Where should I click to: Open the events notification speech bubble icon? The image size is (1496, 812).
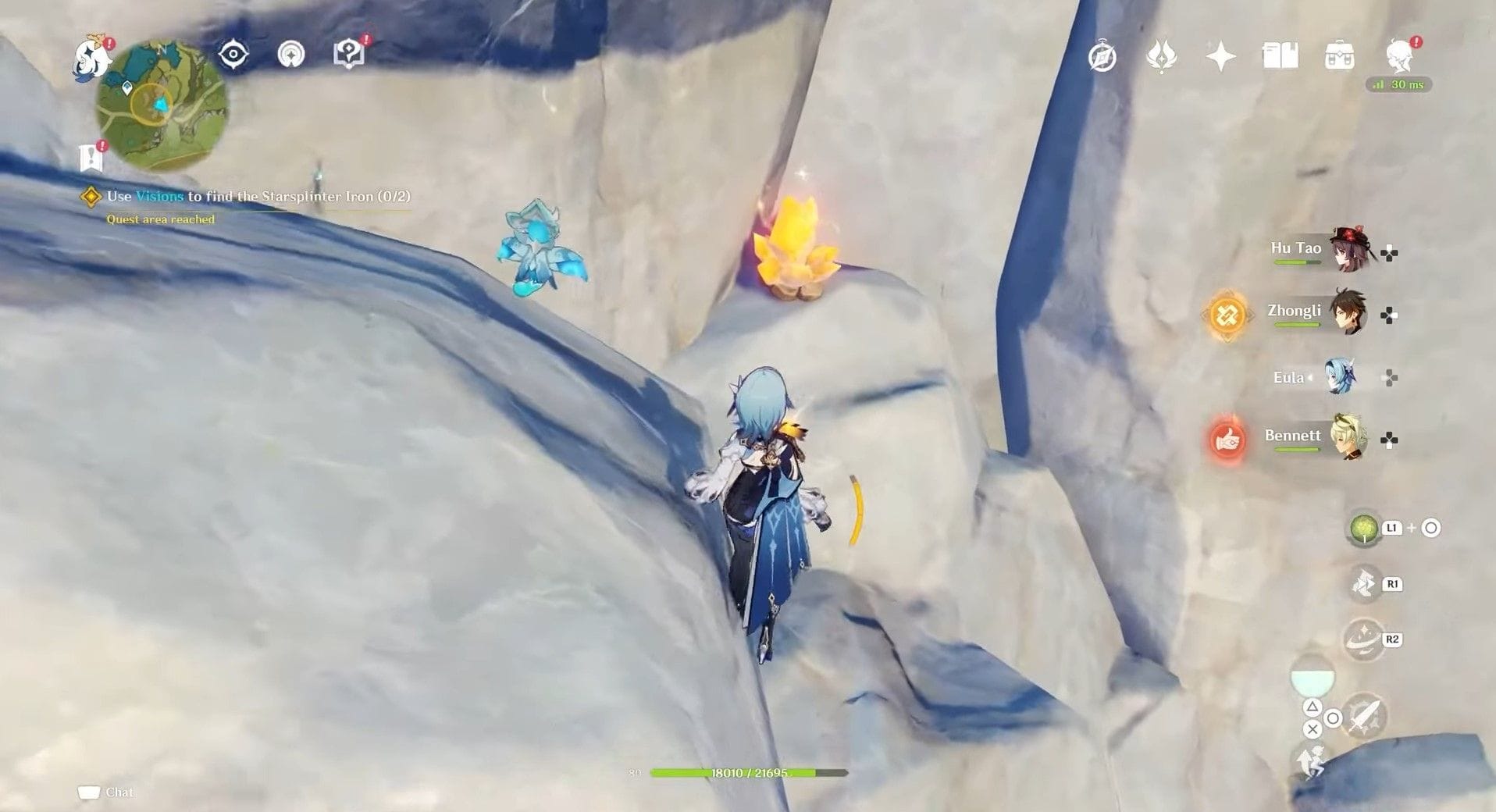pos(350,55)
